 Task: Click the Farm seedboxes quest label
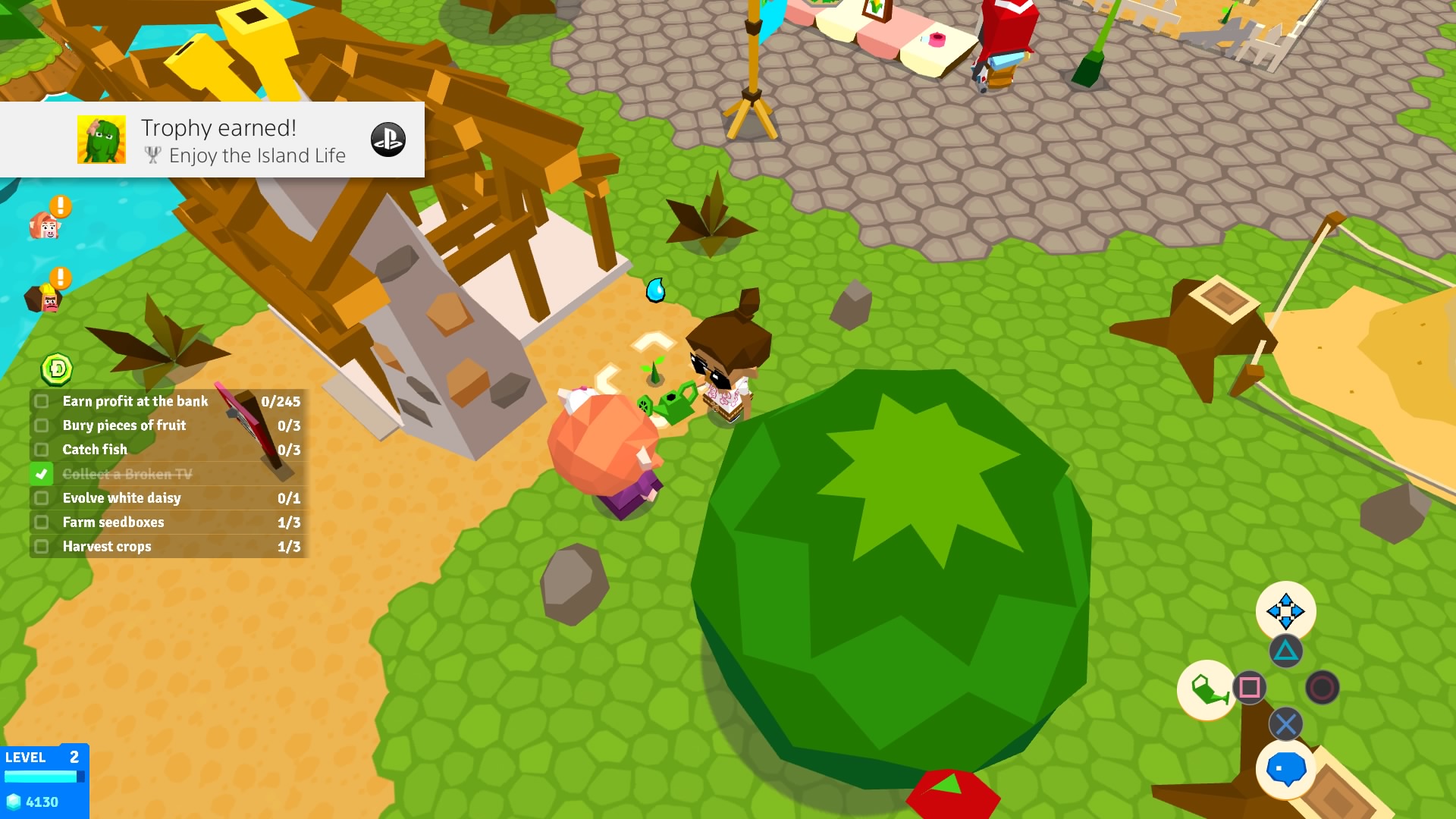pyautogui.click(x=112, y=522)
